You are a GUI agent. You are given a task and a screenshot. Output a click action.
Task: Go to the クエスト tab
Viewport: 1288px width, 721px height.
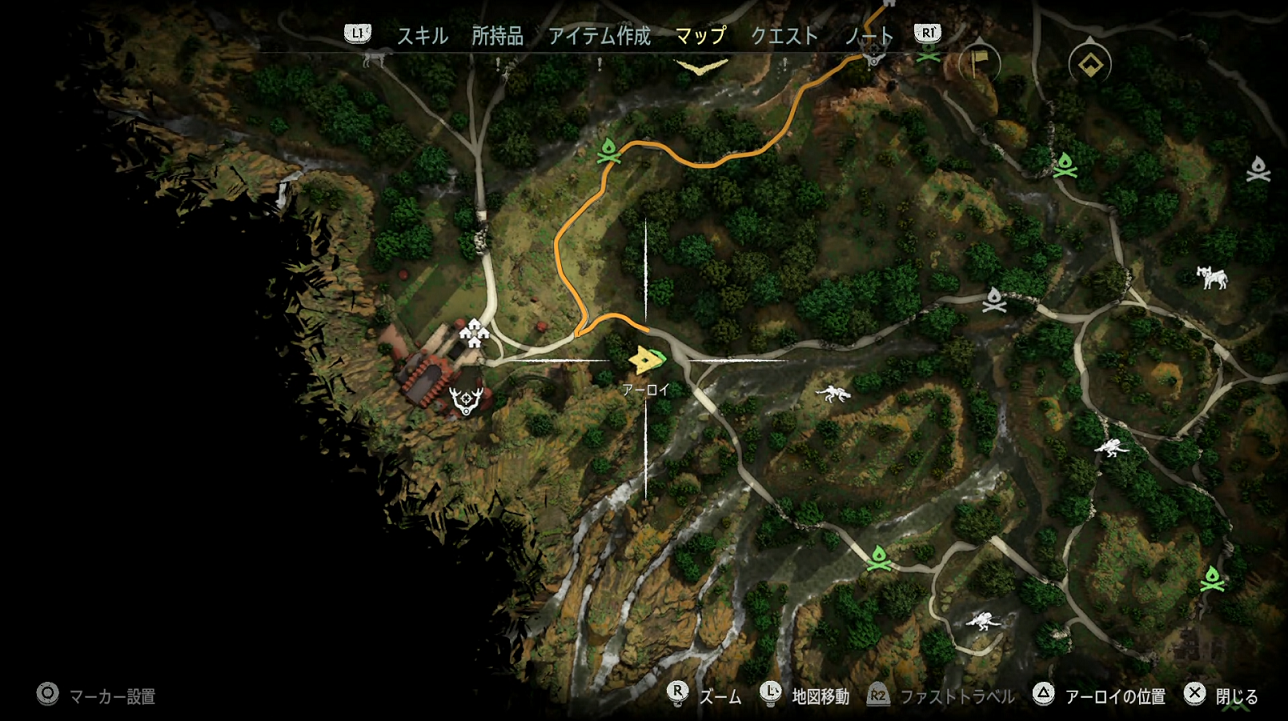click(784, 36)
